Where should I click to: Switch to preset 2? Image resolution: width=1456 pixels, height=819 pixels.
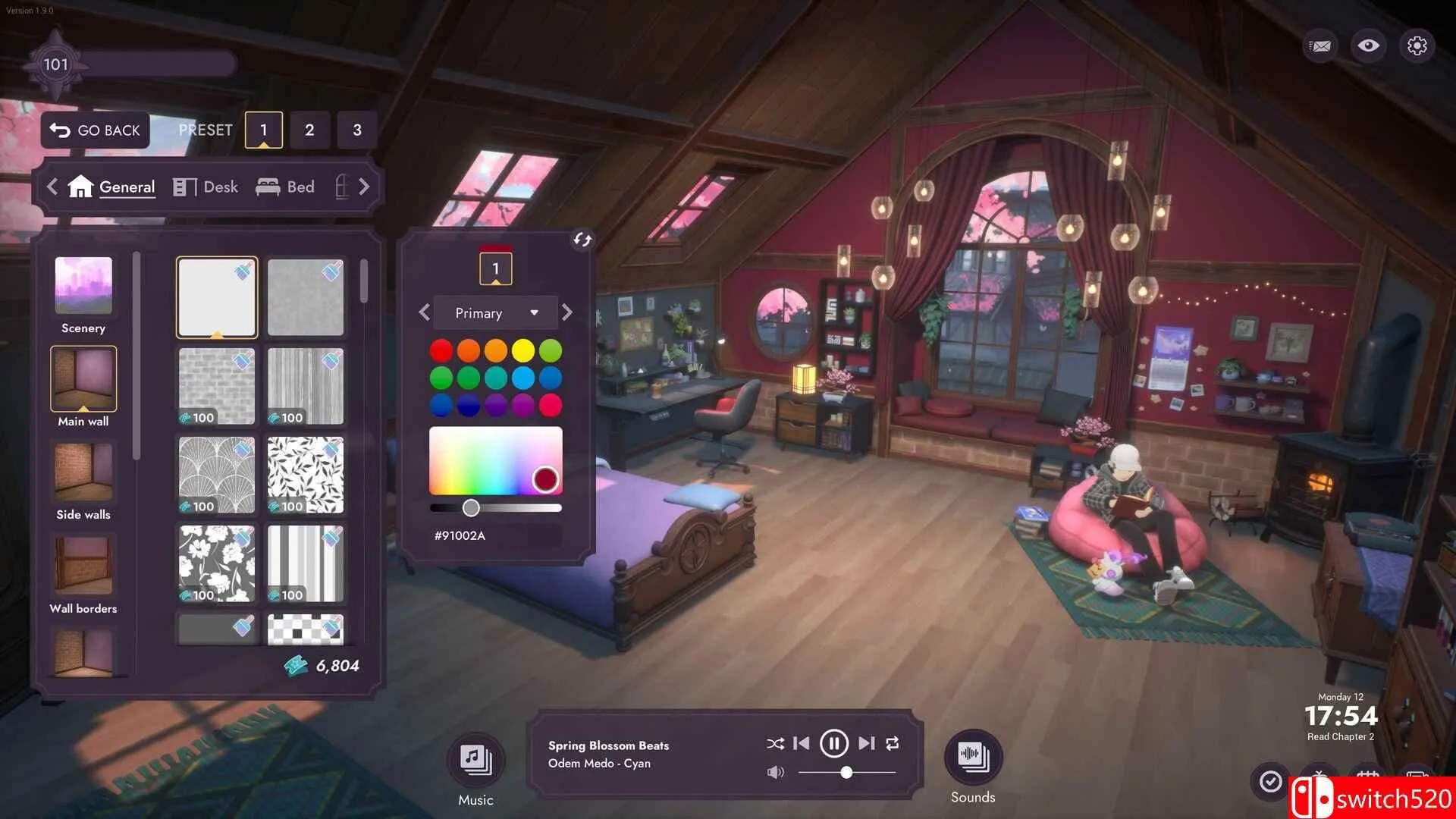(309, 130)
